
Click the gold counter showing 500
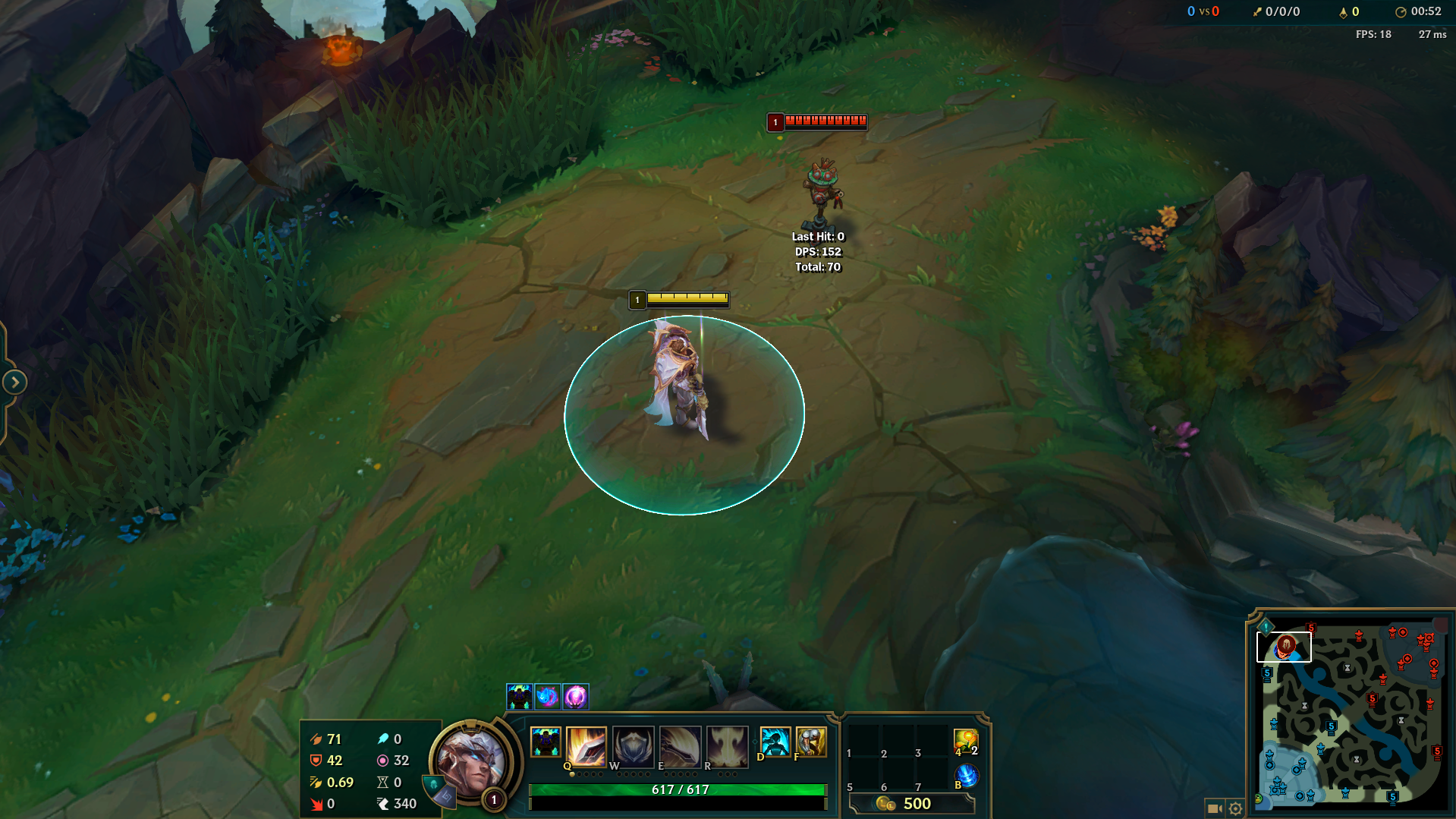pos(919,803)
